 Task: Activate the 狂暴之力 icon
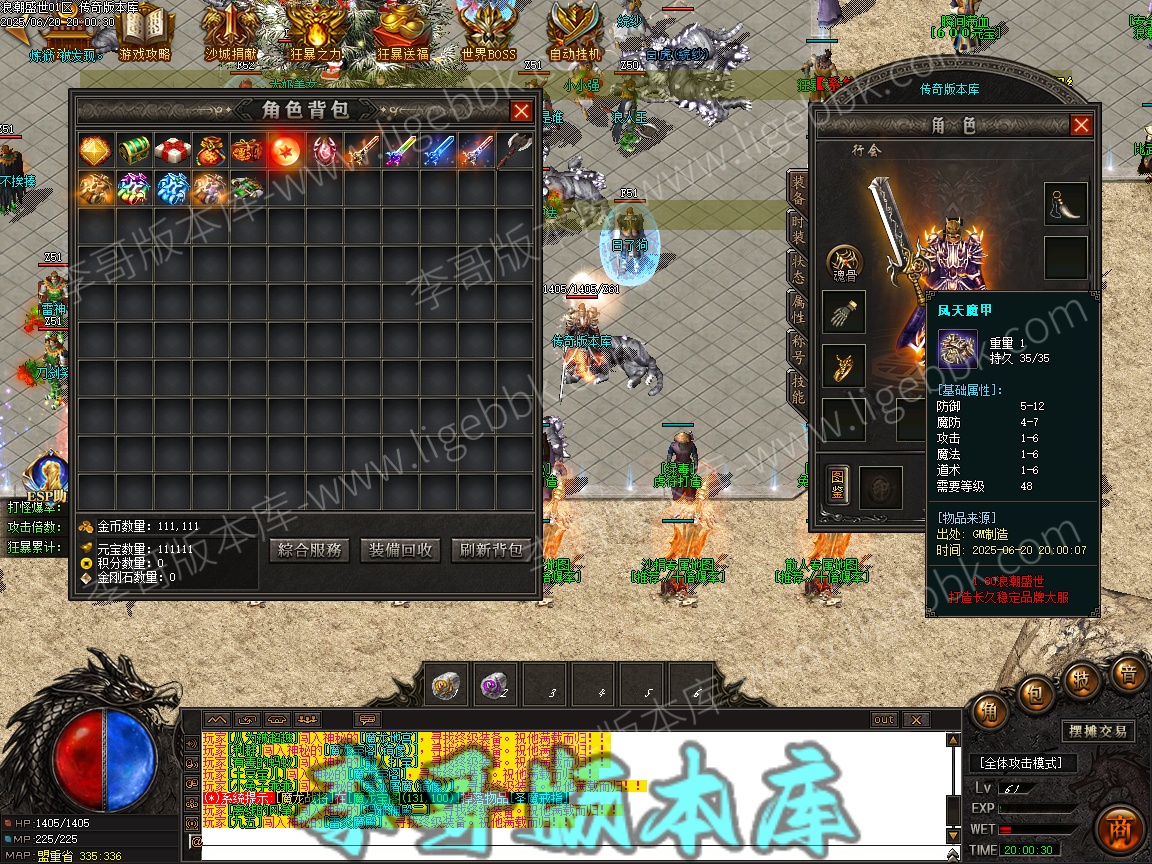click(x=317, y=32)
